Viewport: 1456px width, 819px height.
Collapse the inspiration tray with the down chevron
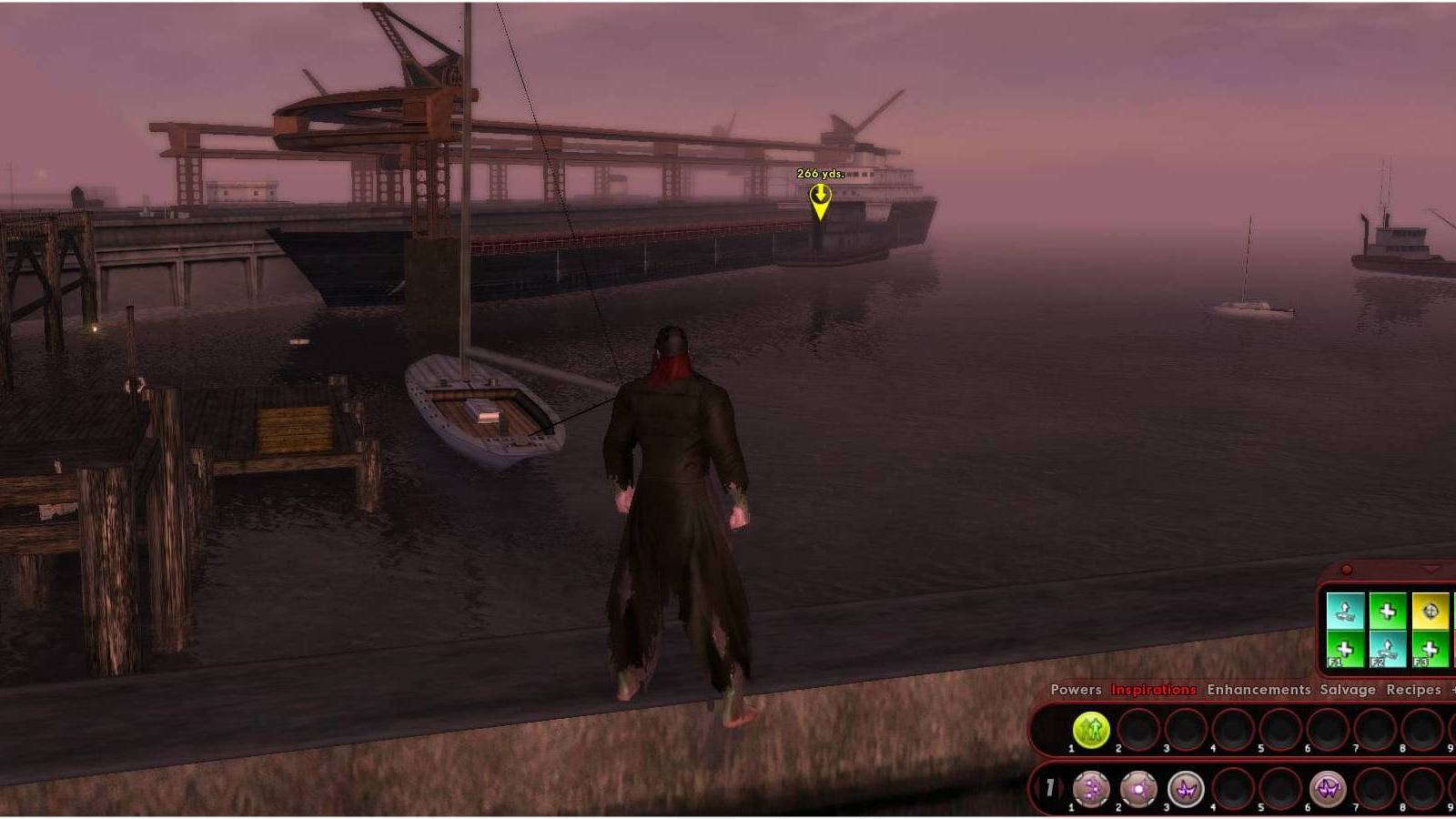1431,569
